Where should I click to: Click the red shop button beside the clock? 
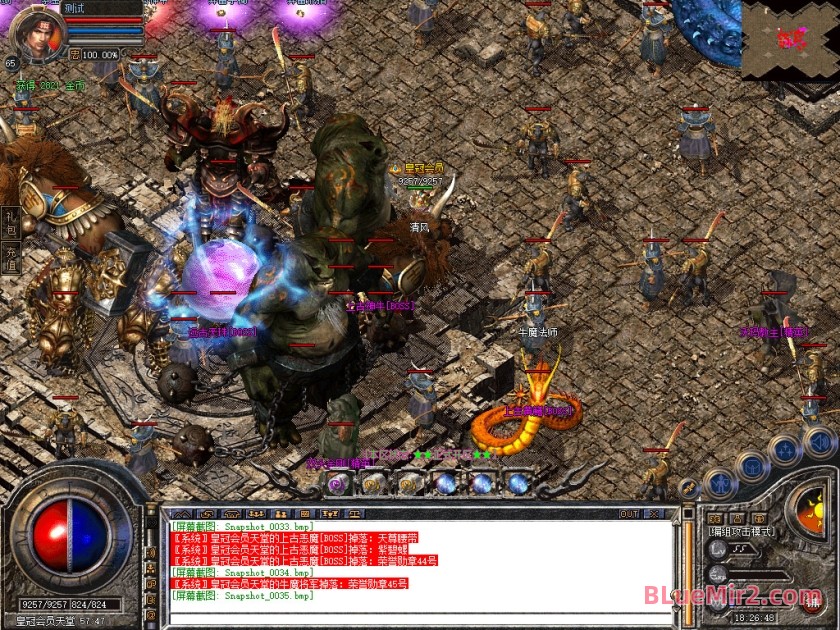[x=812, y=602]
